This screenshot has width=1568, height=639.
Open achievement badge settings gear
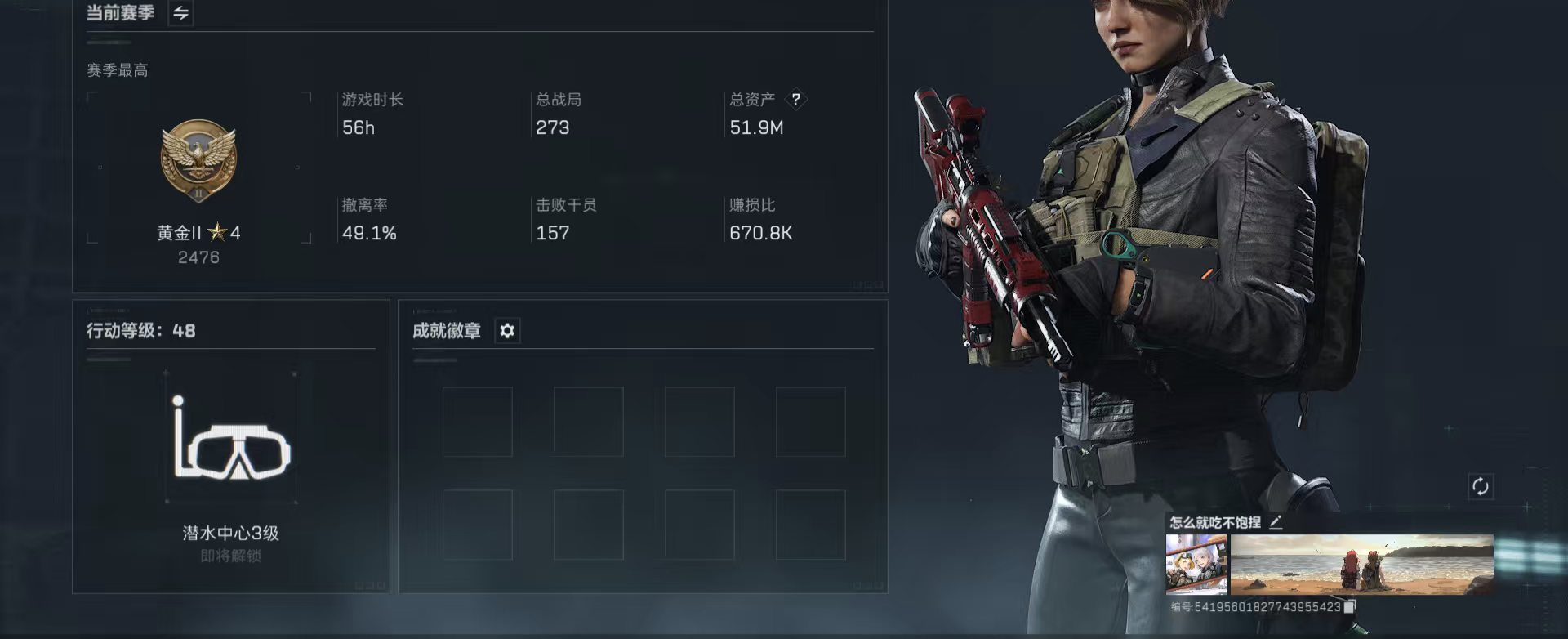(x=507, y=330)
